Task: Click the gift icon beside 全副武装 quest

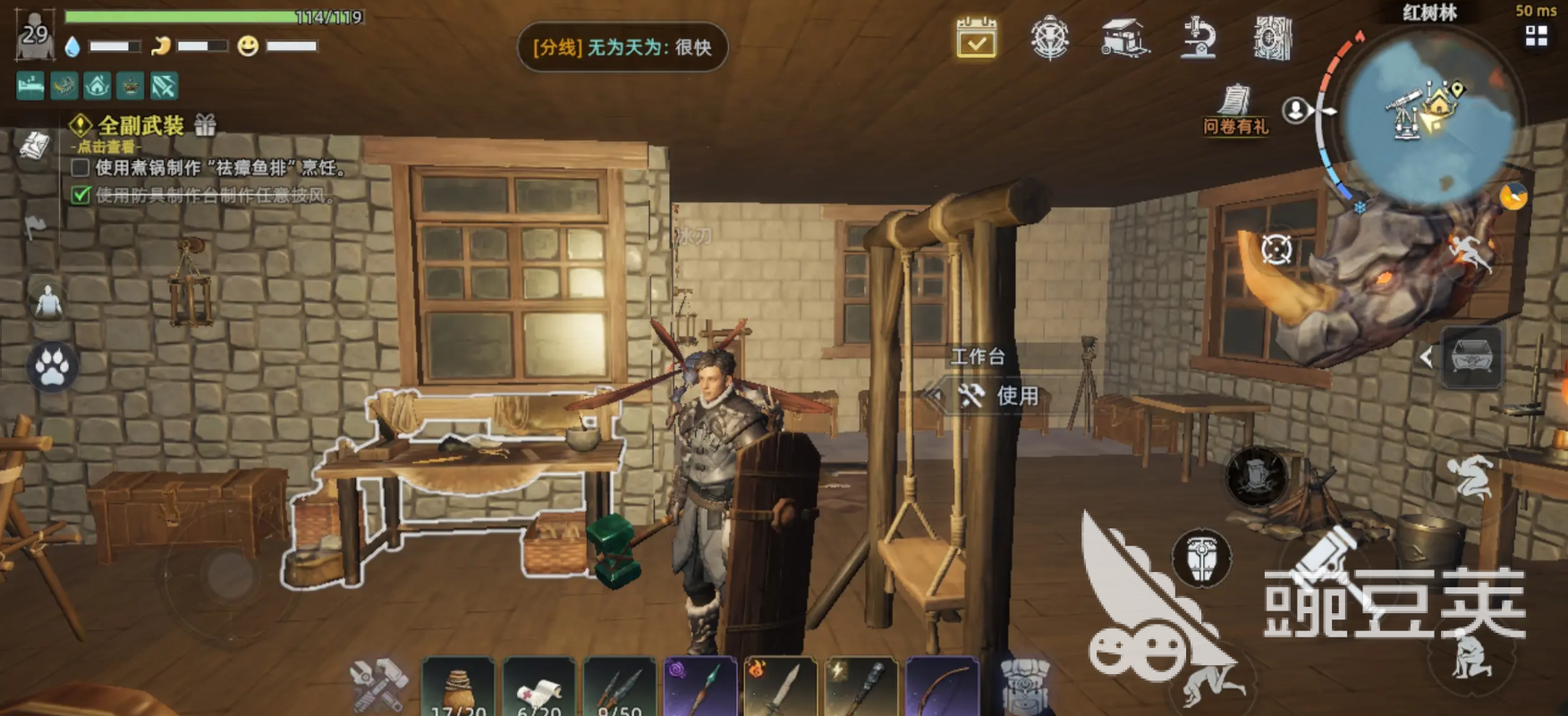Action: 207,125
